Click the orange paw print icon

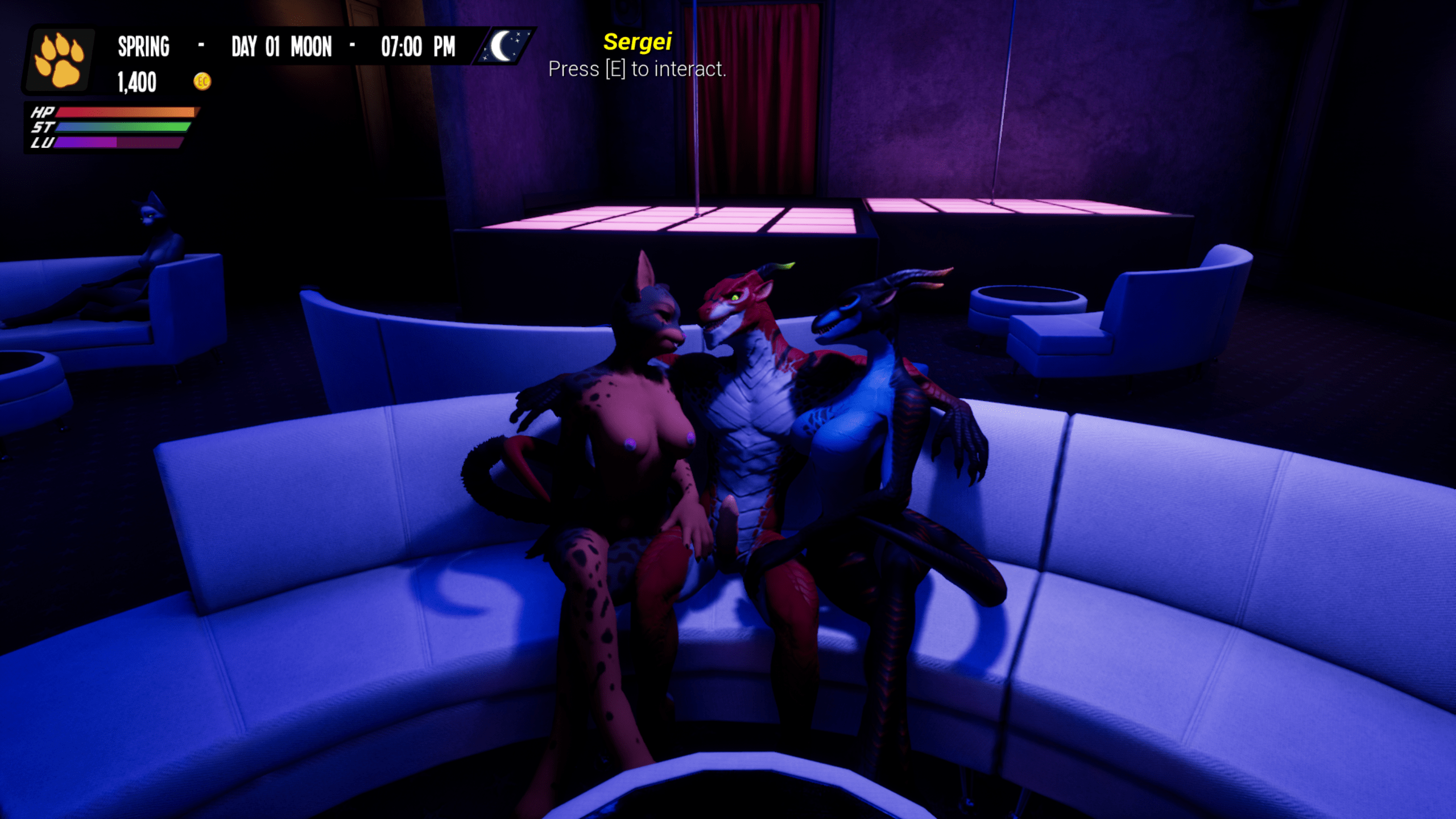coord(59,60)
